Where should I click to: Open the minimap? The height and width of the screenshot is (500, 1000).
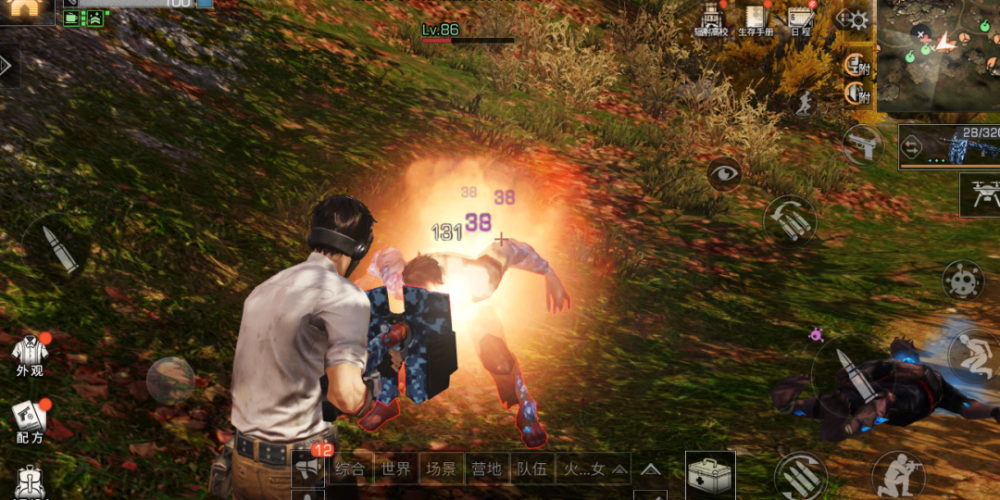(938, 55)
